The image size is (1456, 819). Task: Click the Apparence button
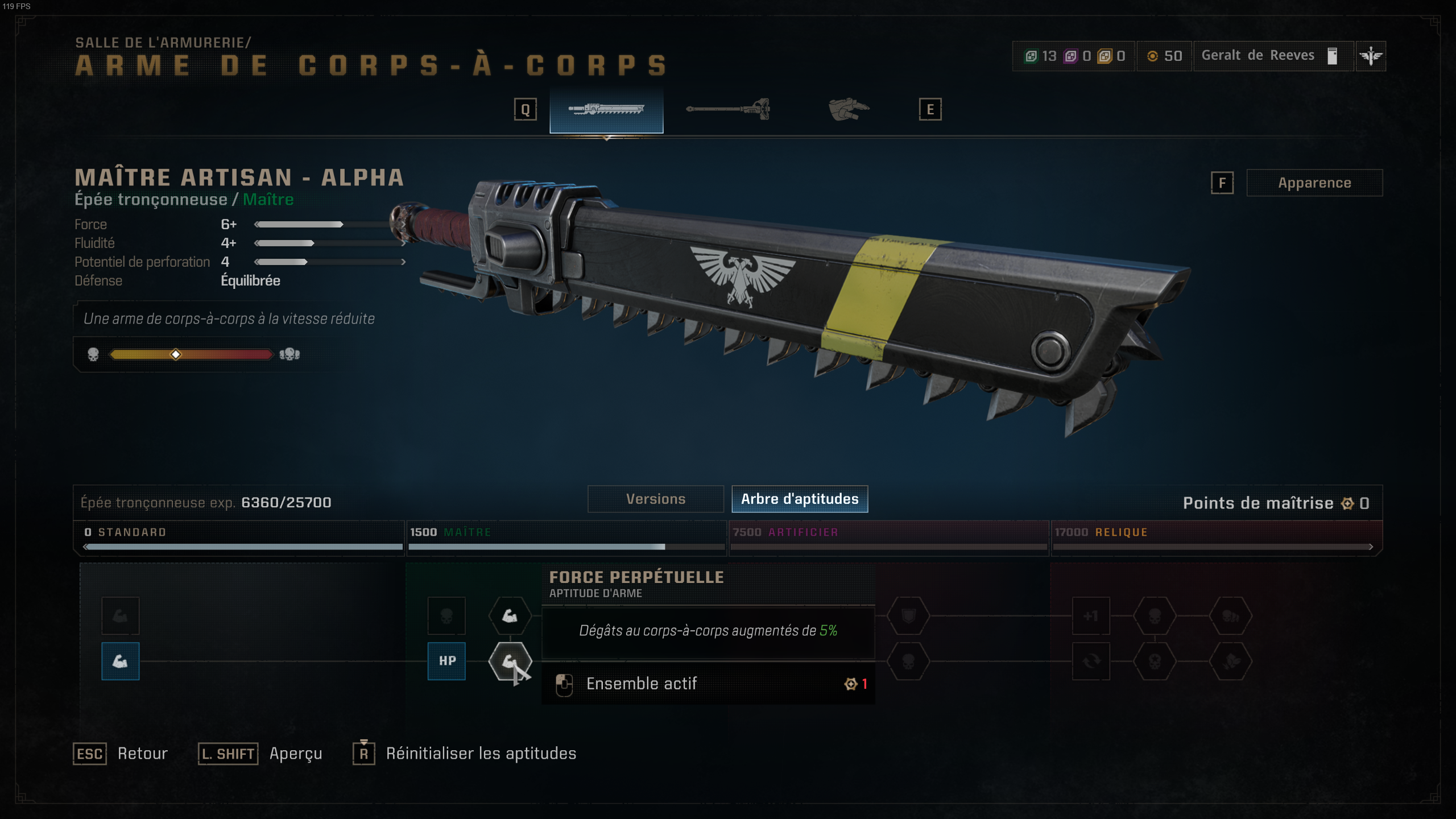[1314, 183]
